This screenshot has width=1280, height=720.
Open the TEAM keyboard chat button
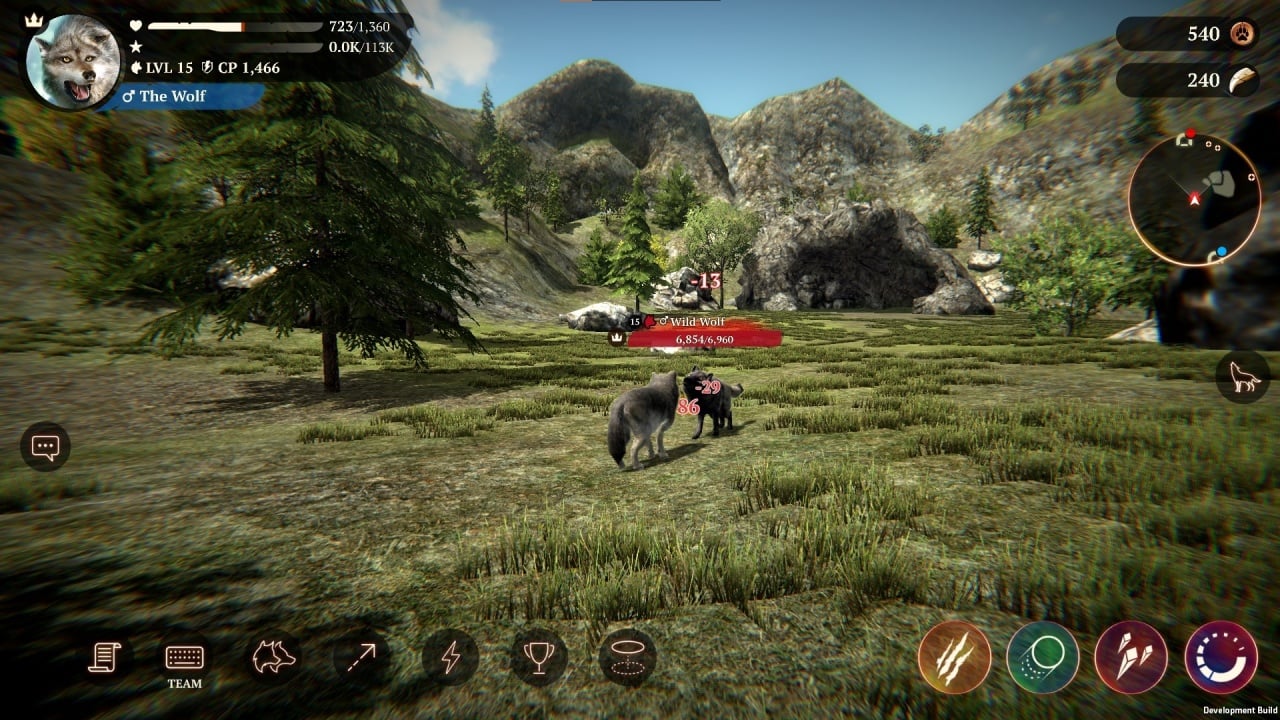coord(184,662)
